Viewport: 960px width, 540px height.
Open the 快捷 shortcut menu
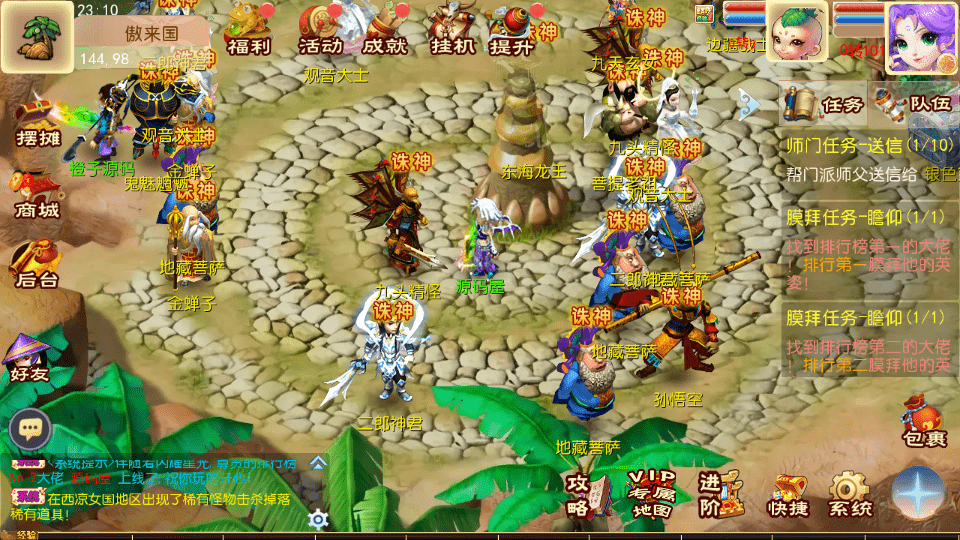click(x=788, y=495)
